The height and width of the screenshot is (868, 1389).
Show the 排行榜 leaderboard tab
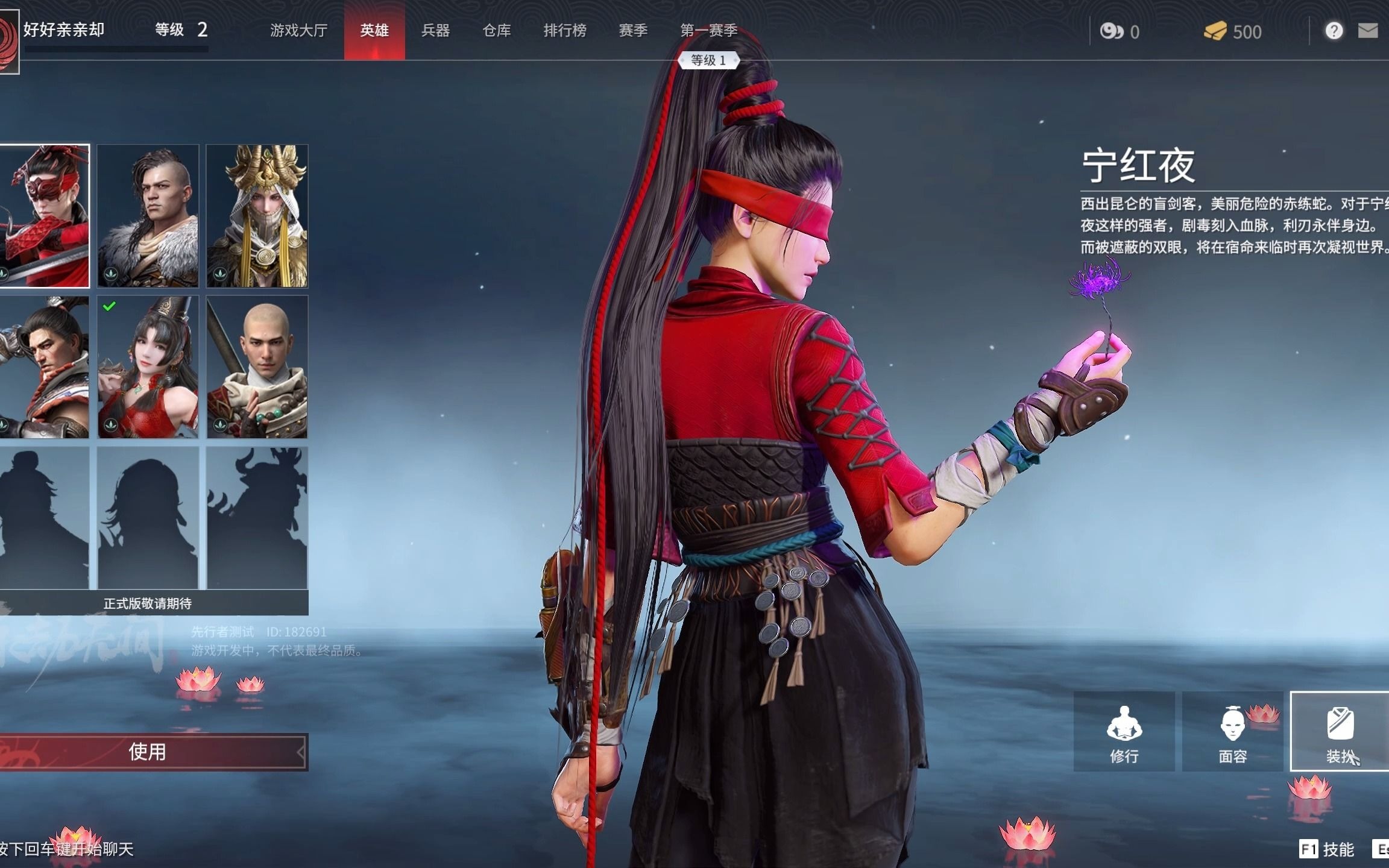[x=565, y=30]
